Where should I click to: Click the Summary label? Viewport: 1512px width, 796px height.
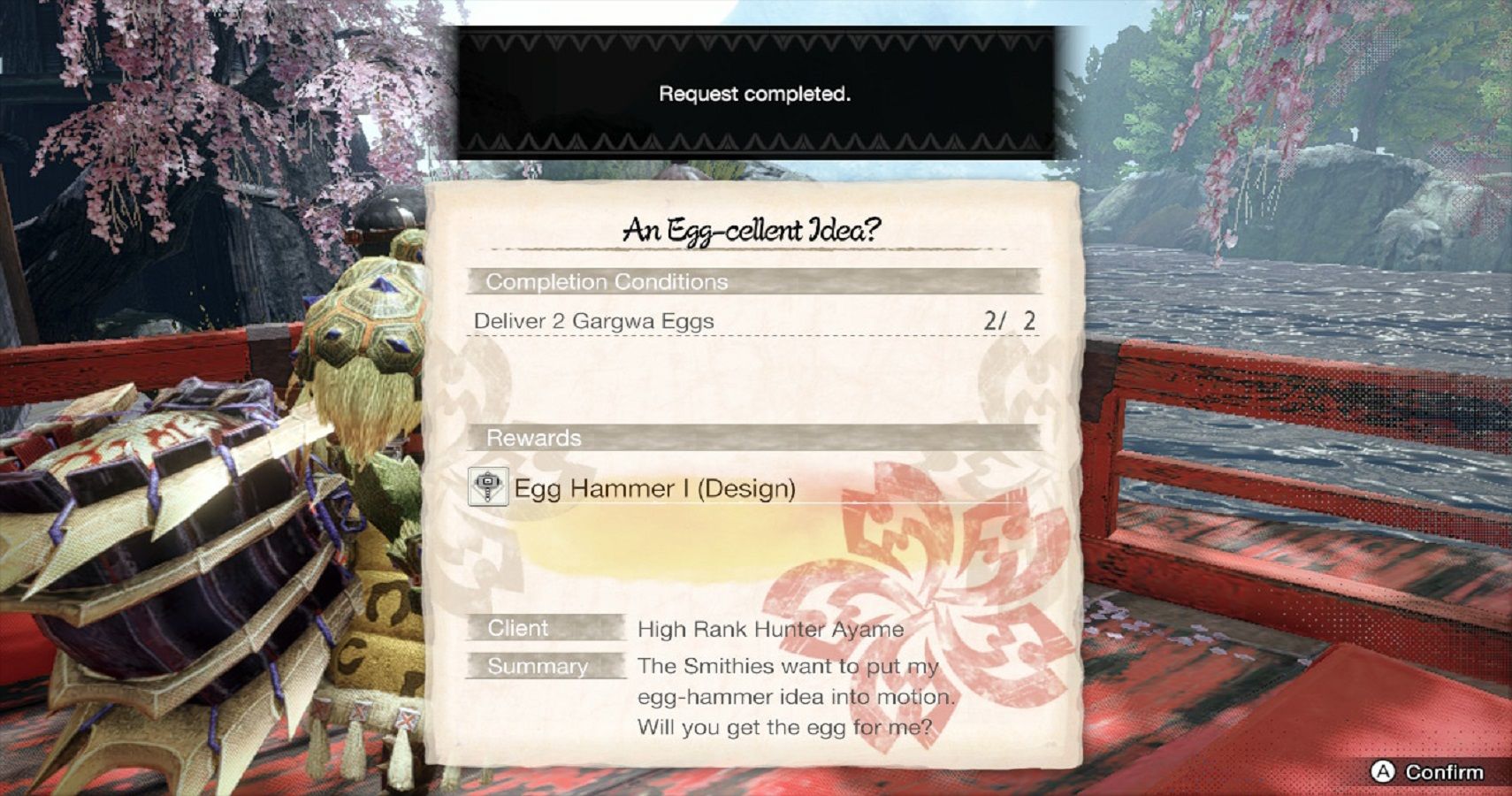point(537,666)
